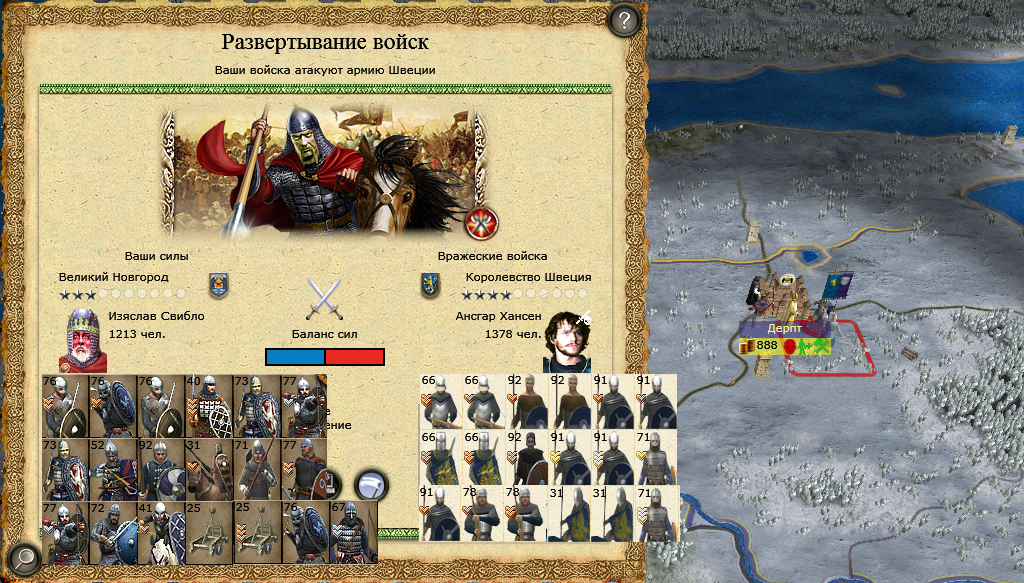The height and width of the screenshot is (583, 1024).
Task: Select your 71-man spearman unit card
Action: point(256,468)
